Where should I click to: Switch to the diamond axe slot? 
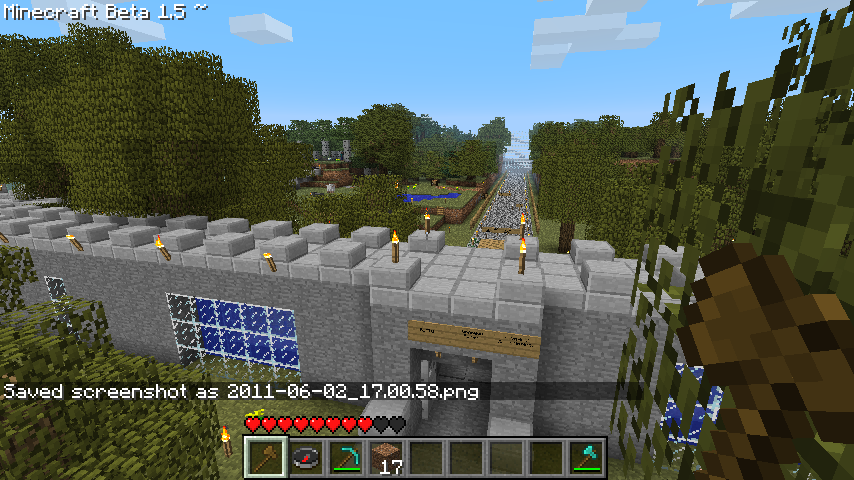[586, 458]
